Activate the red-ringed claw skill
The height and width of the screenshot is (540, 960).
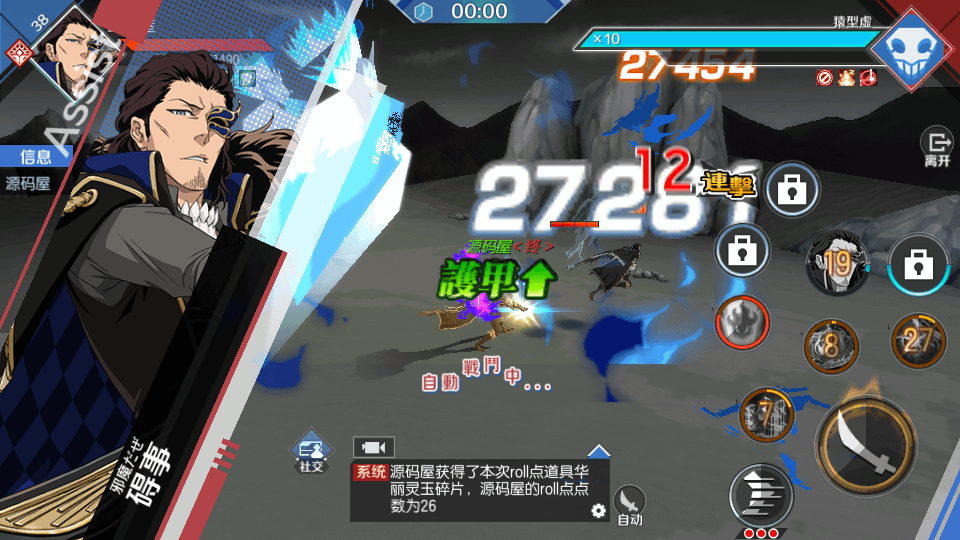(x=741, y=323)
